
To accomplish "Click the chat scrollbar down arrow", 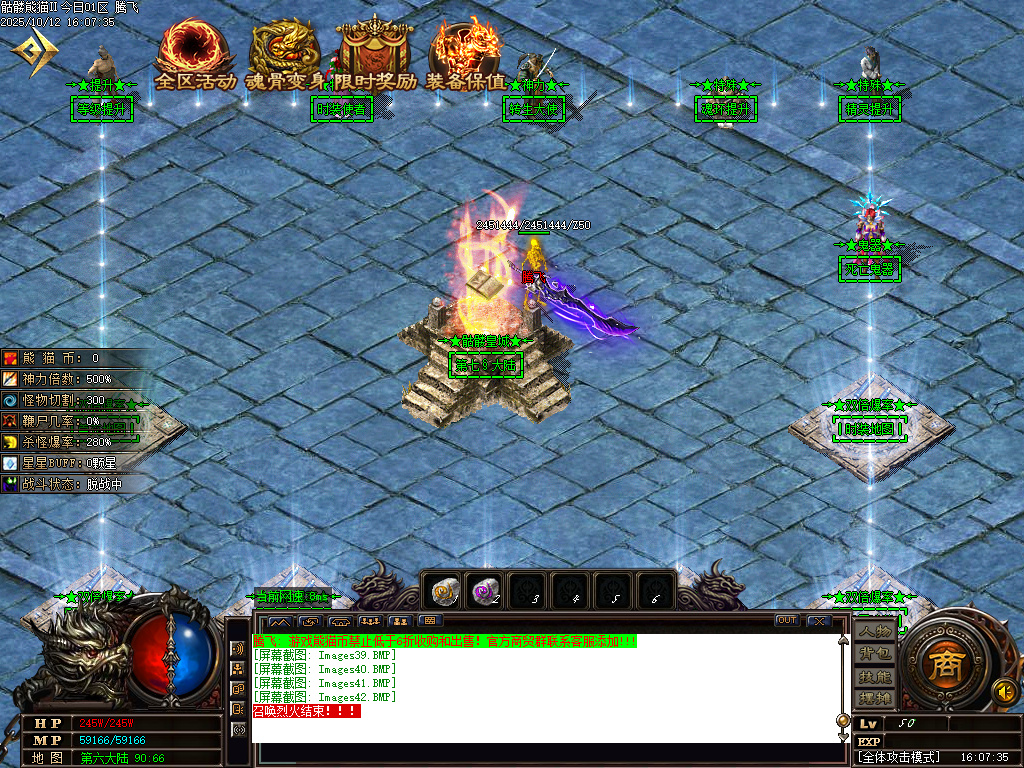I will (842, 736).
